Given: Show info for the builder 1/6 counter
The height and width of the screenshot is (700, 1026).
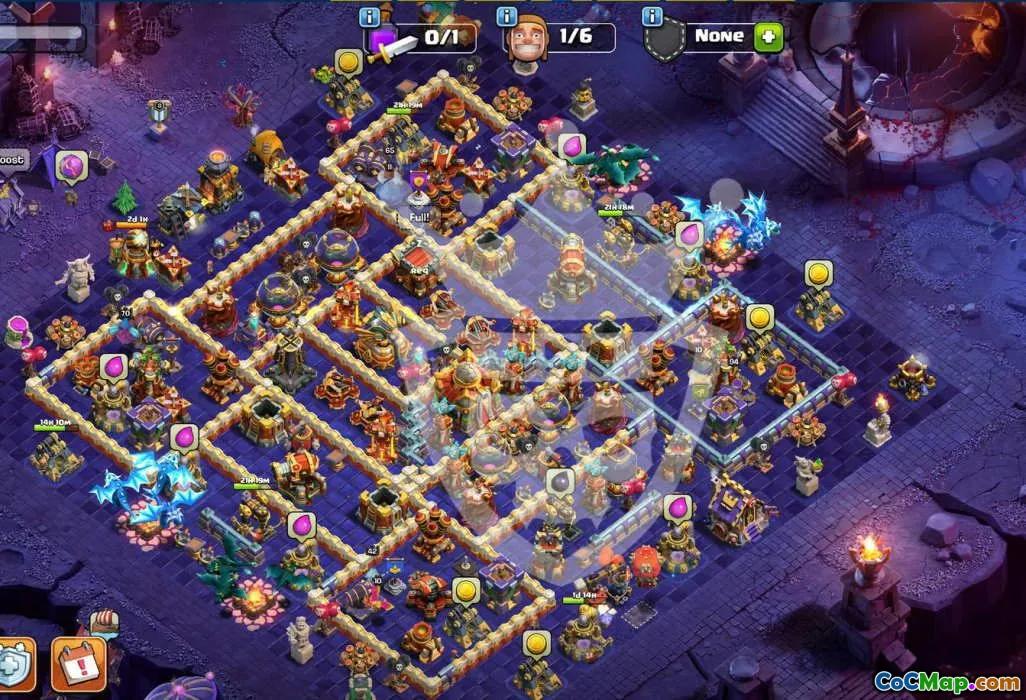Looking at the screenshot, I should click(x=507, y=17).
